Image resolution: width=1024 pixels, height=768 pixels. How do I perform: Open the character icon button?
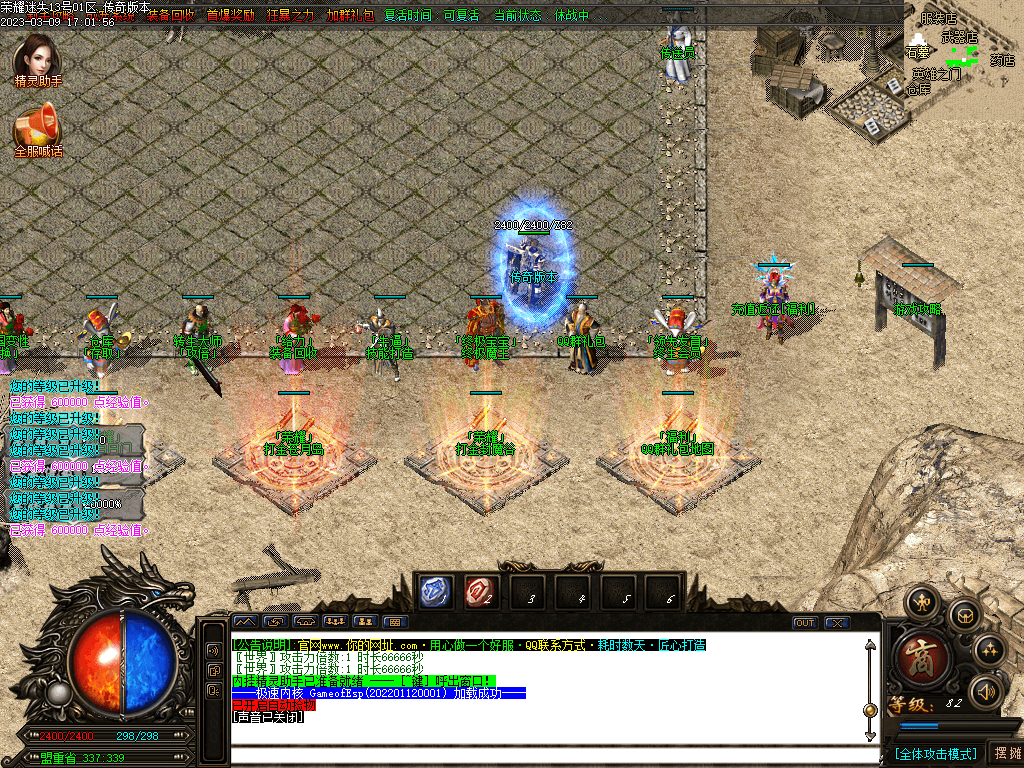pos(920,602)
